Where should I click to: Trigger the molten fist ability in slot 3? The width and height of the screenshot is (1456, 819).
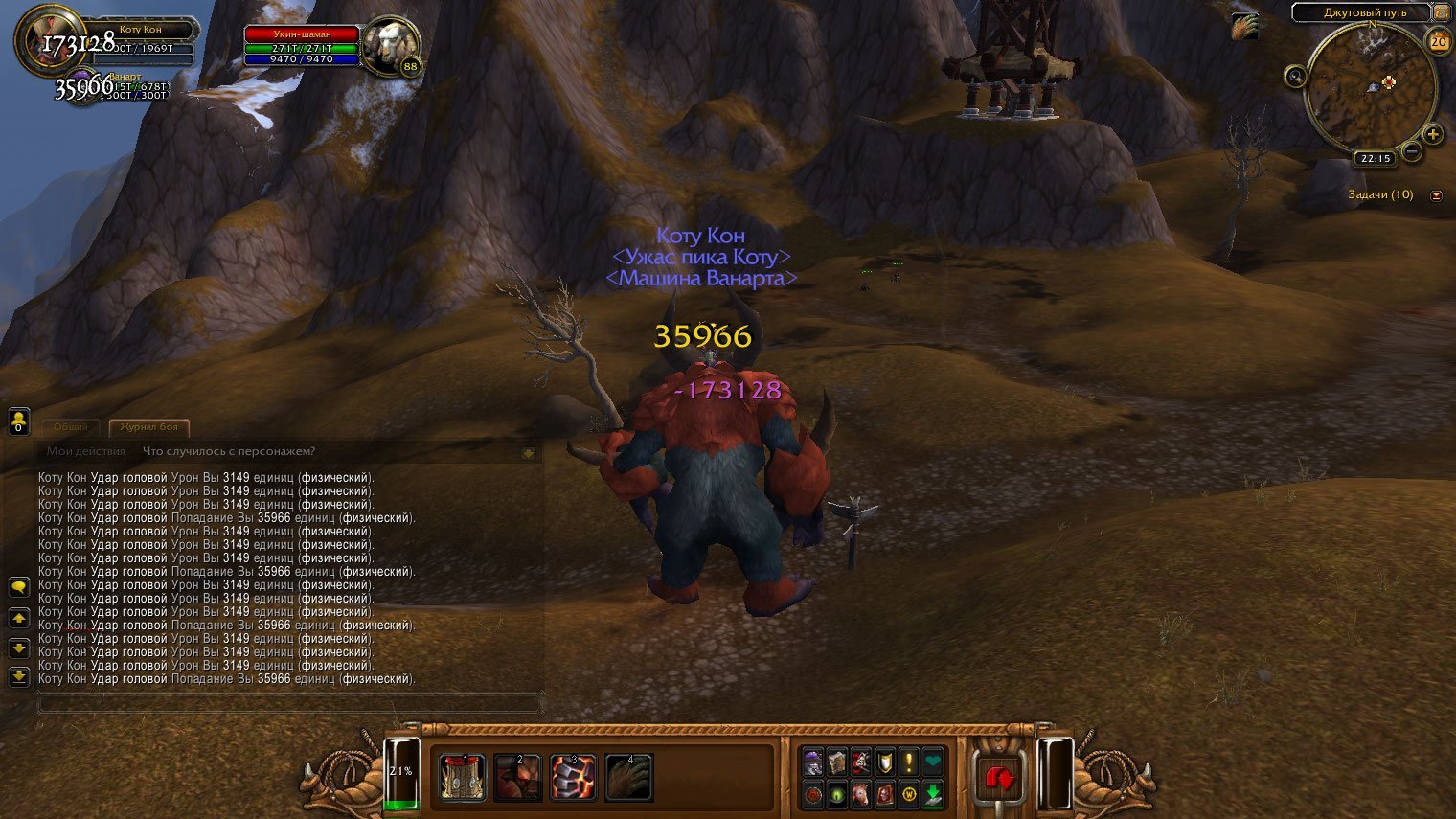[x=573, y=777]
